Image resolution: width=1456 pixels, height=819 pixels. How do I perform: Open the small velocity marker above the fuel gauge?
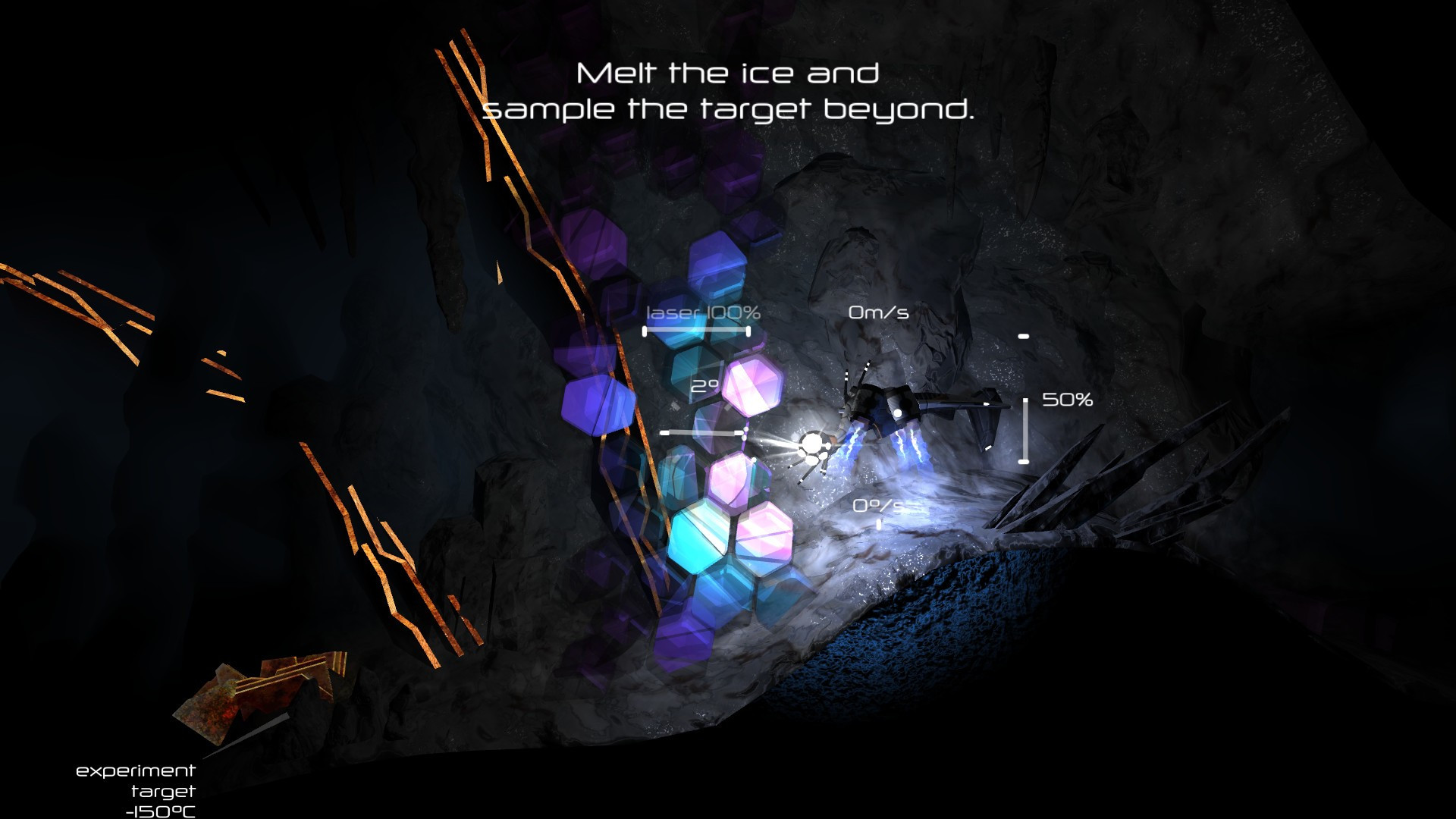coord(1025,334)
